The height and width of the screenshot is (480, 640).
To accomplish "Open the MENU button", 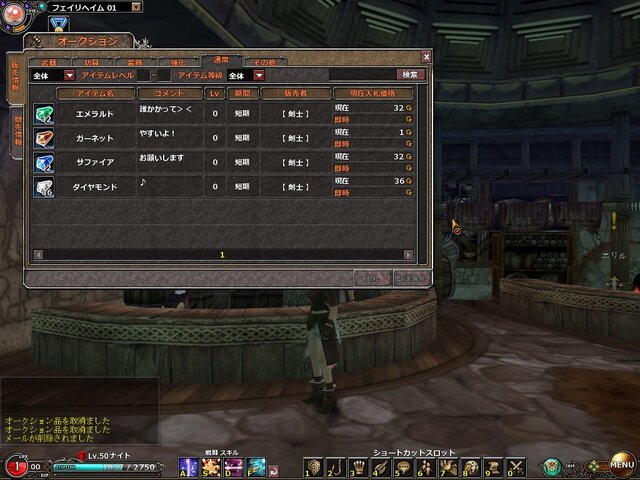I will [x=622, y=466].
